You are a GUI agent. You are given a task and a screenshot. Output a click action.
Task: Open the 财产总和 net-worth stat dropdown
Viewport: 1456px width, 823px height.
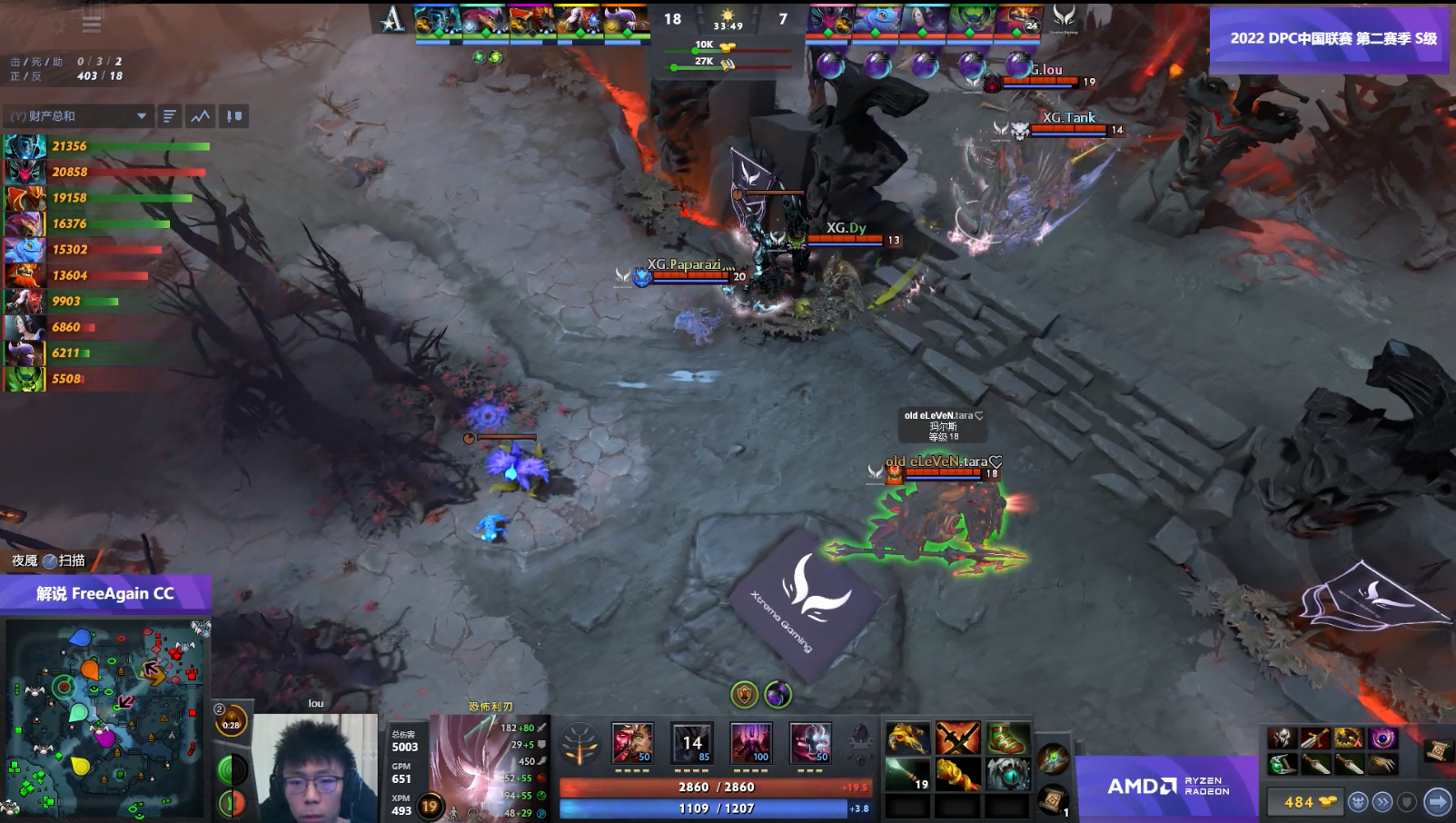tap(78, 115)
